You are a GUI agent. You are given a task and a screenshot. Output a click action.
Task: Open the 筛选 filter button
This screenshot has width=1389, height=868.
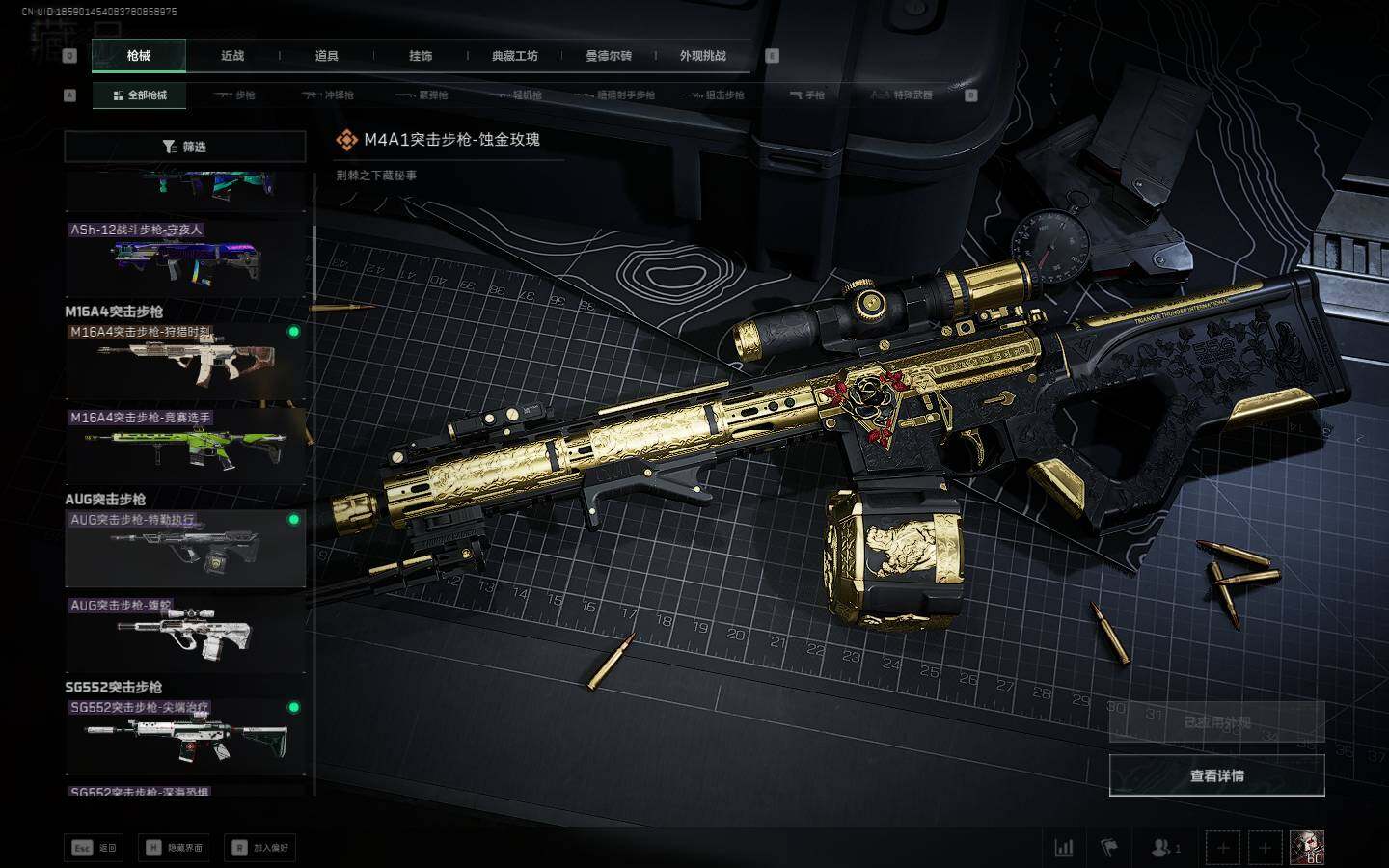pyautogui.click(x=184, y=147)
